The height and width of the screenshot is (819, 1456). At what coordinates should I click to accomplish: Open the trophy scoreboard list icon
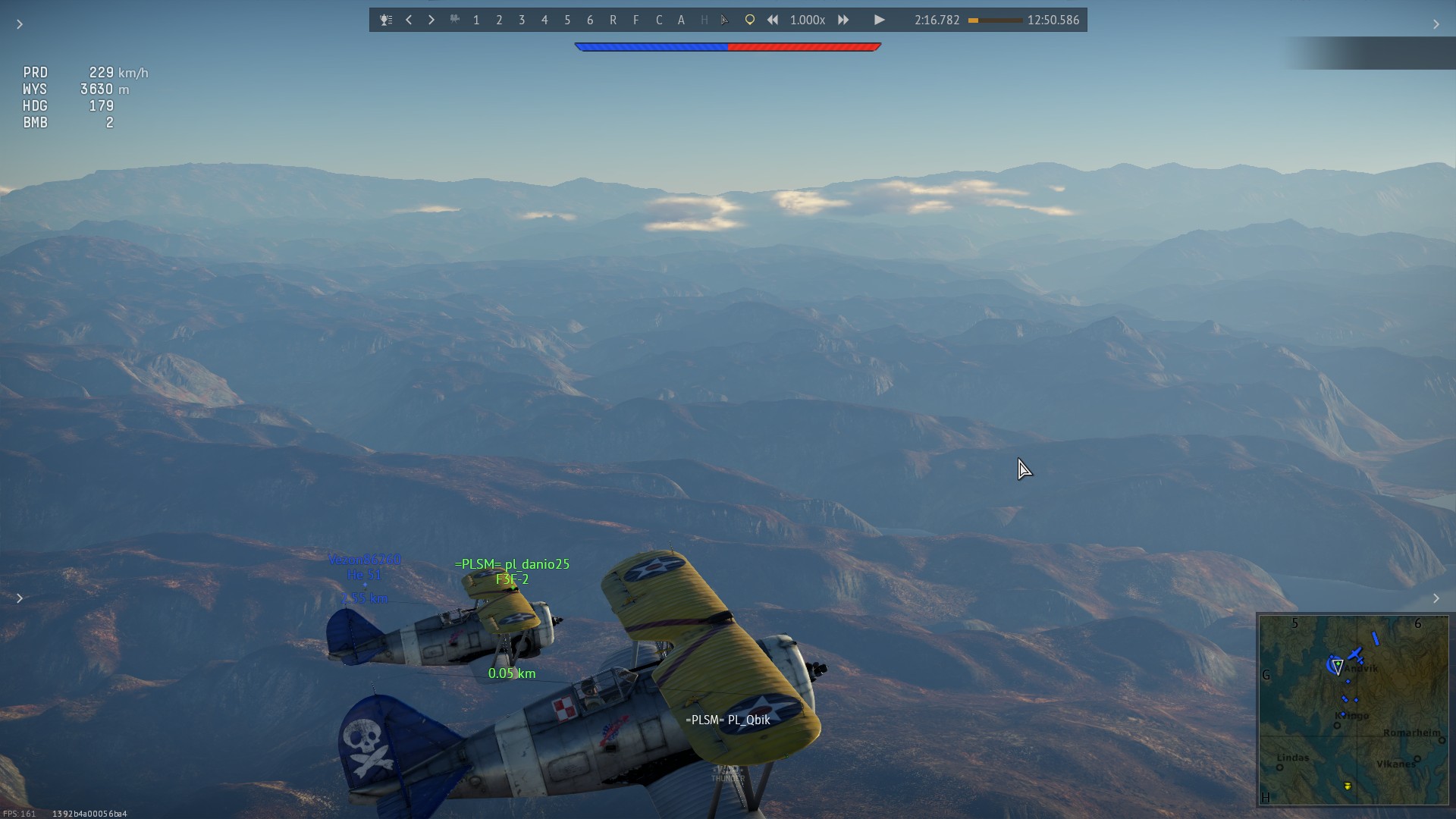point(386,20)
